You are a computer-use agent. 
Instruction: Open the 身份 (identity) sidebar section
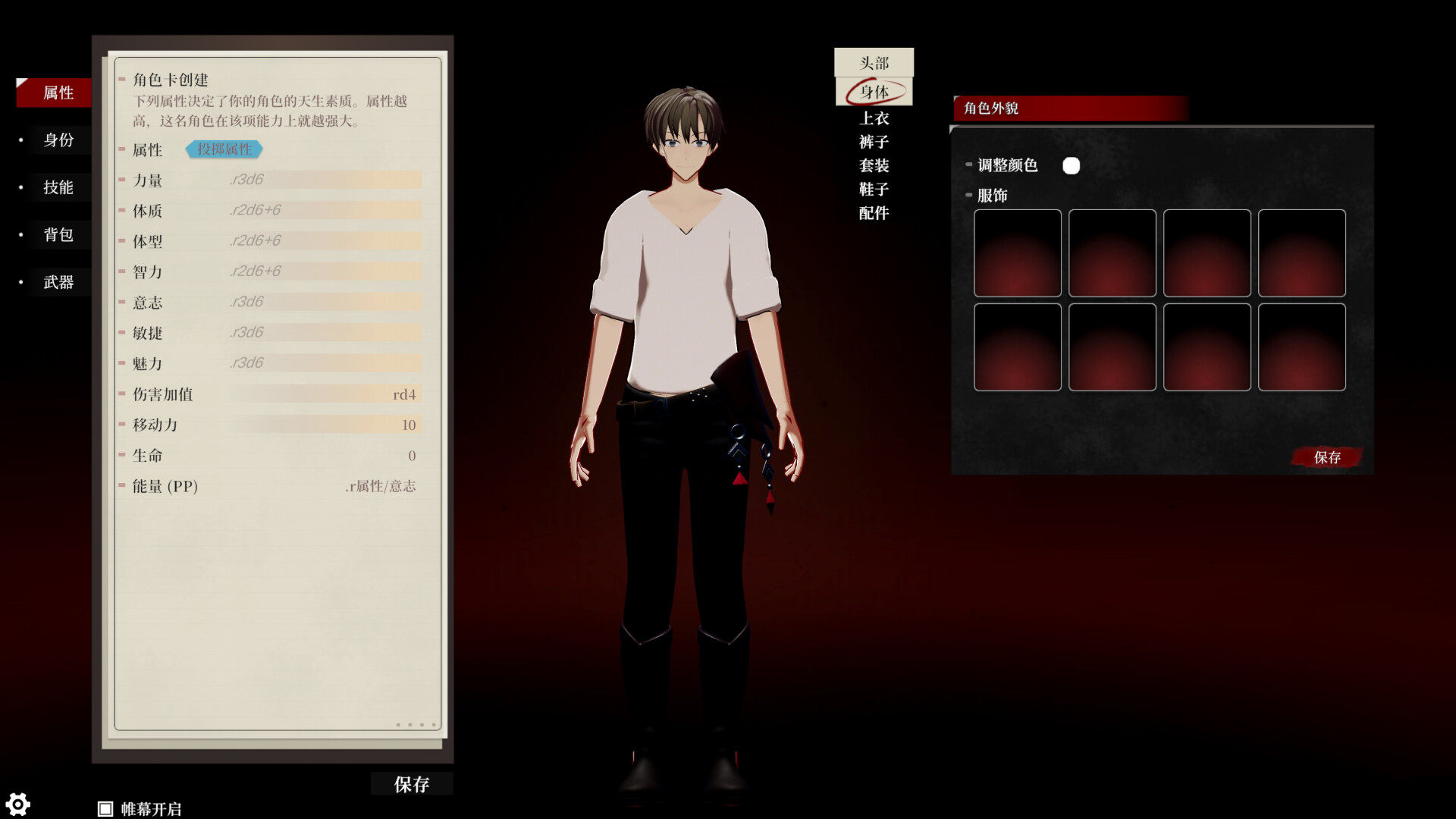[59, 140]
